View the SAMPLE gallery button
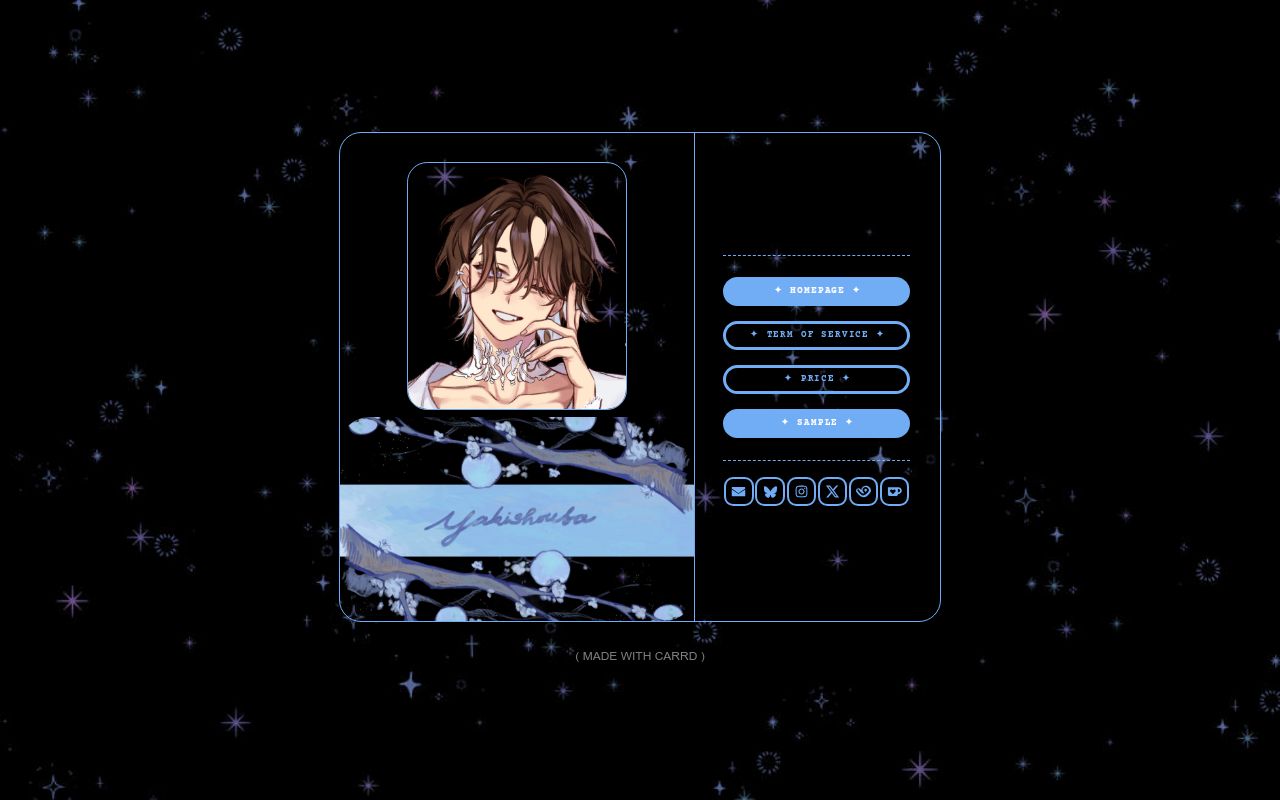The width and height of the screenshot is (1280, 800). 816,423
